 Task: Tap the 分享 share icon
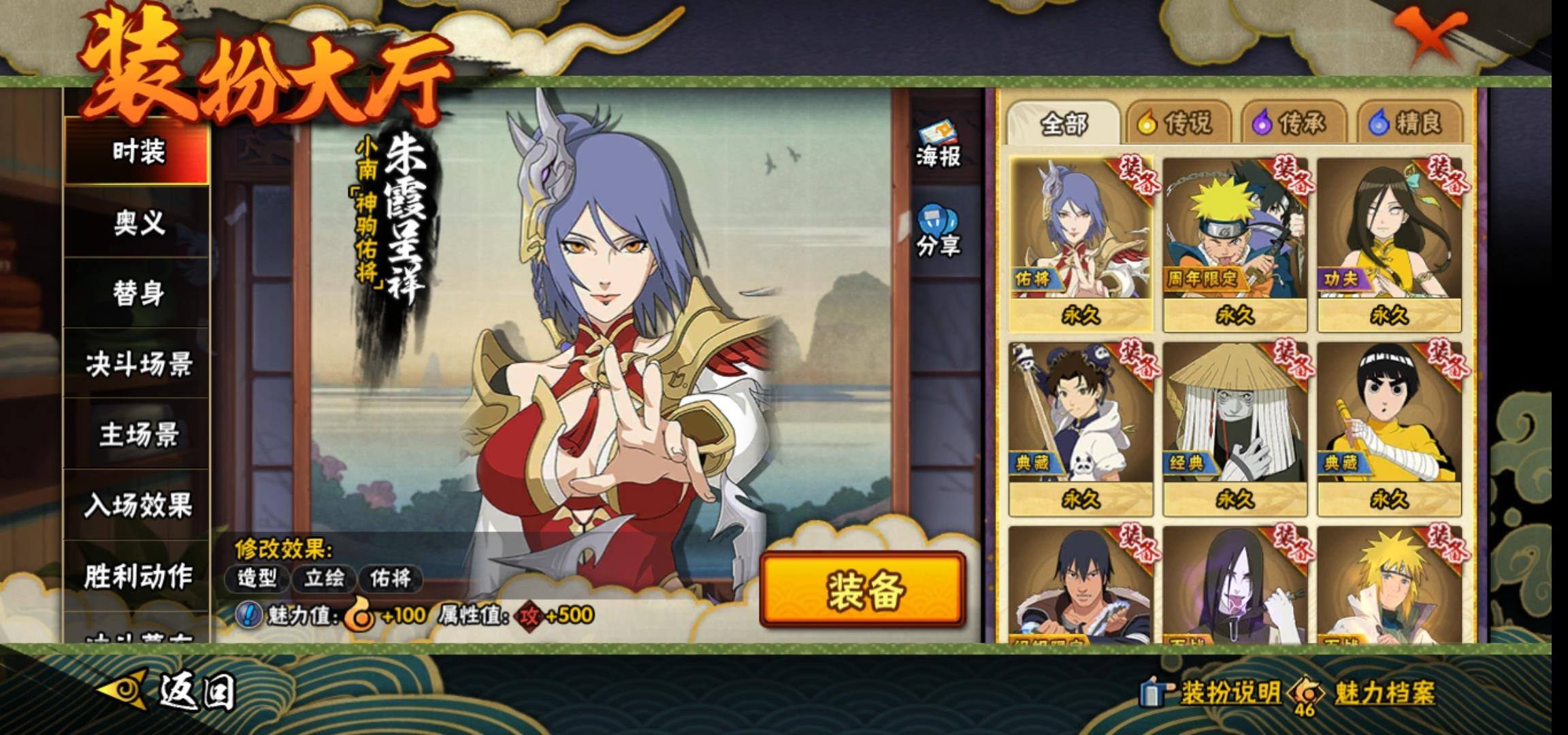coord(938,233)
